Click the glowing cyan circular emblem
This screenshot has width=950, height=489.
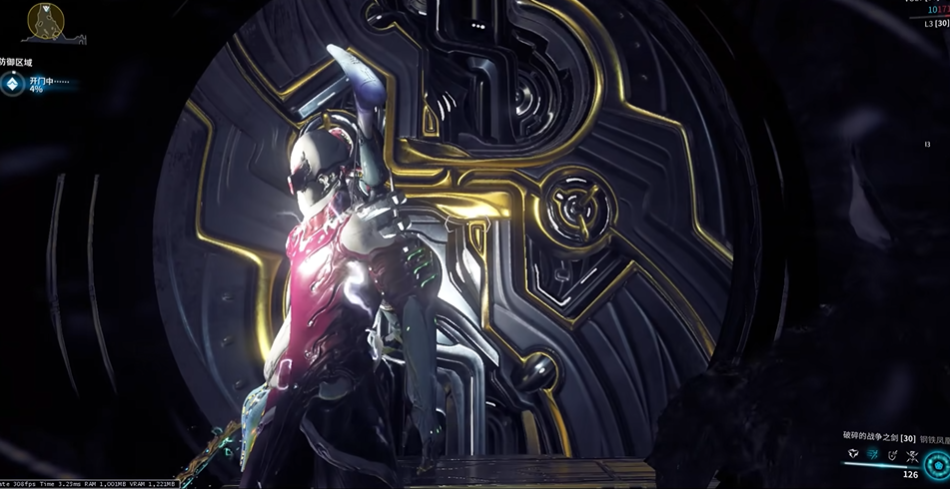point(937,466)
